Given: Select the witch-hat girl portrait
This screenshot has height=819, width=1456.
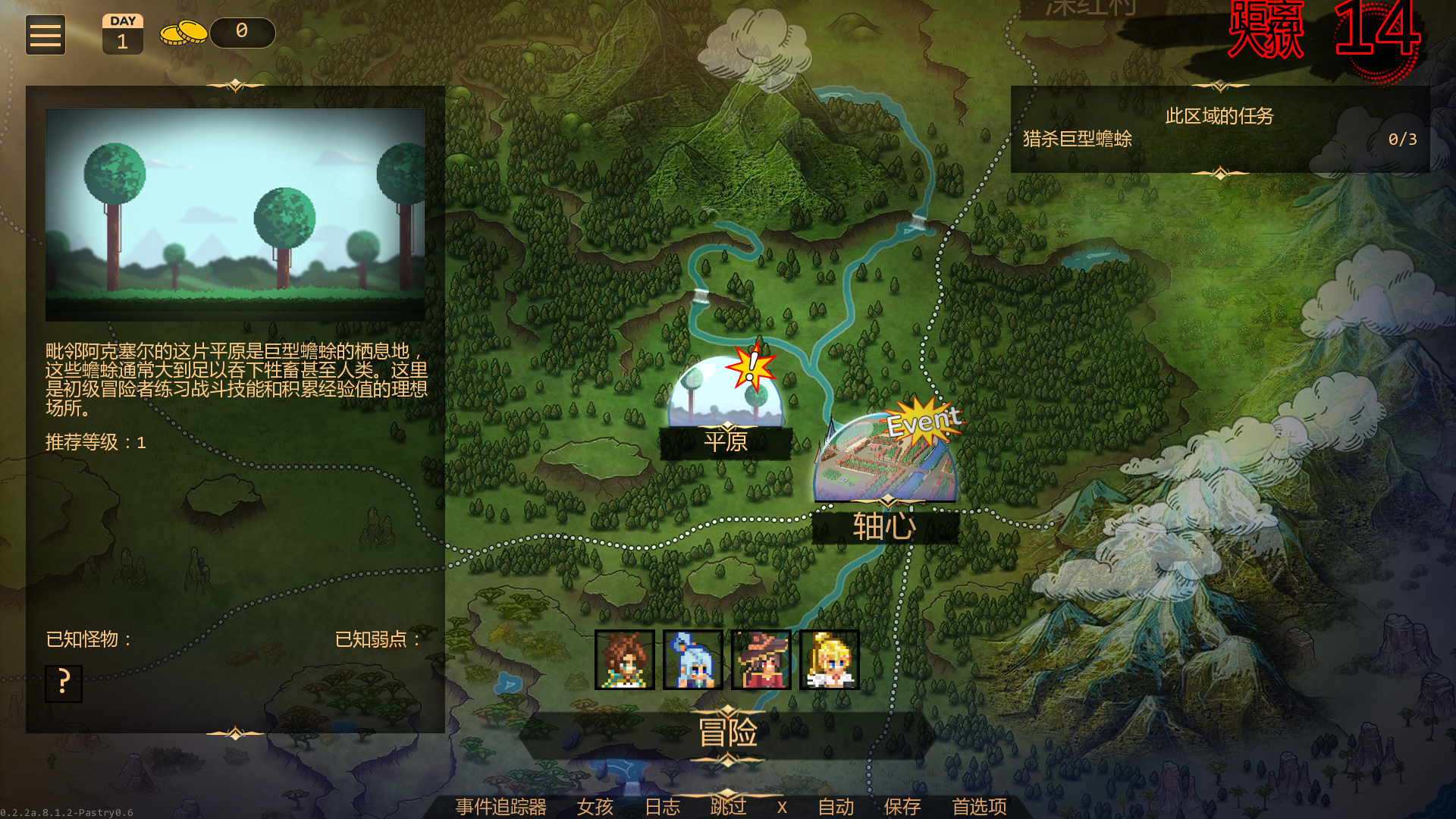Looking at the screenshot, I should tap(761, 660).
